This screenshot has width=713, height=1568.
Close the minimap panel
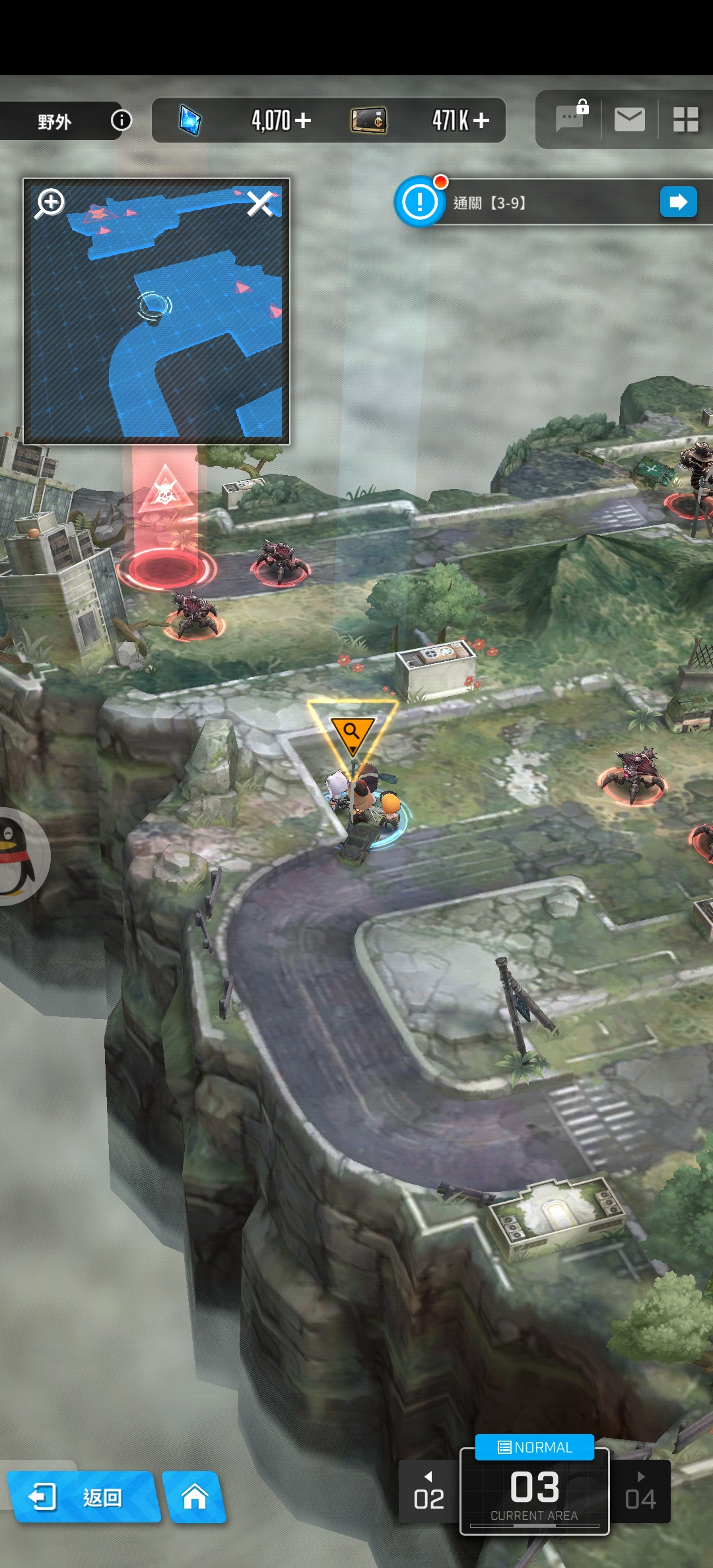tap(260, 204)
